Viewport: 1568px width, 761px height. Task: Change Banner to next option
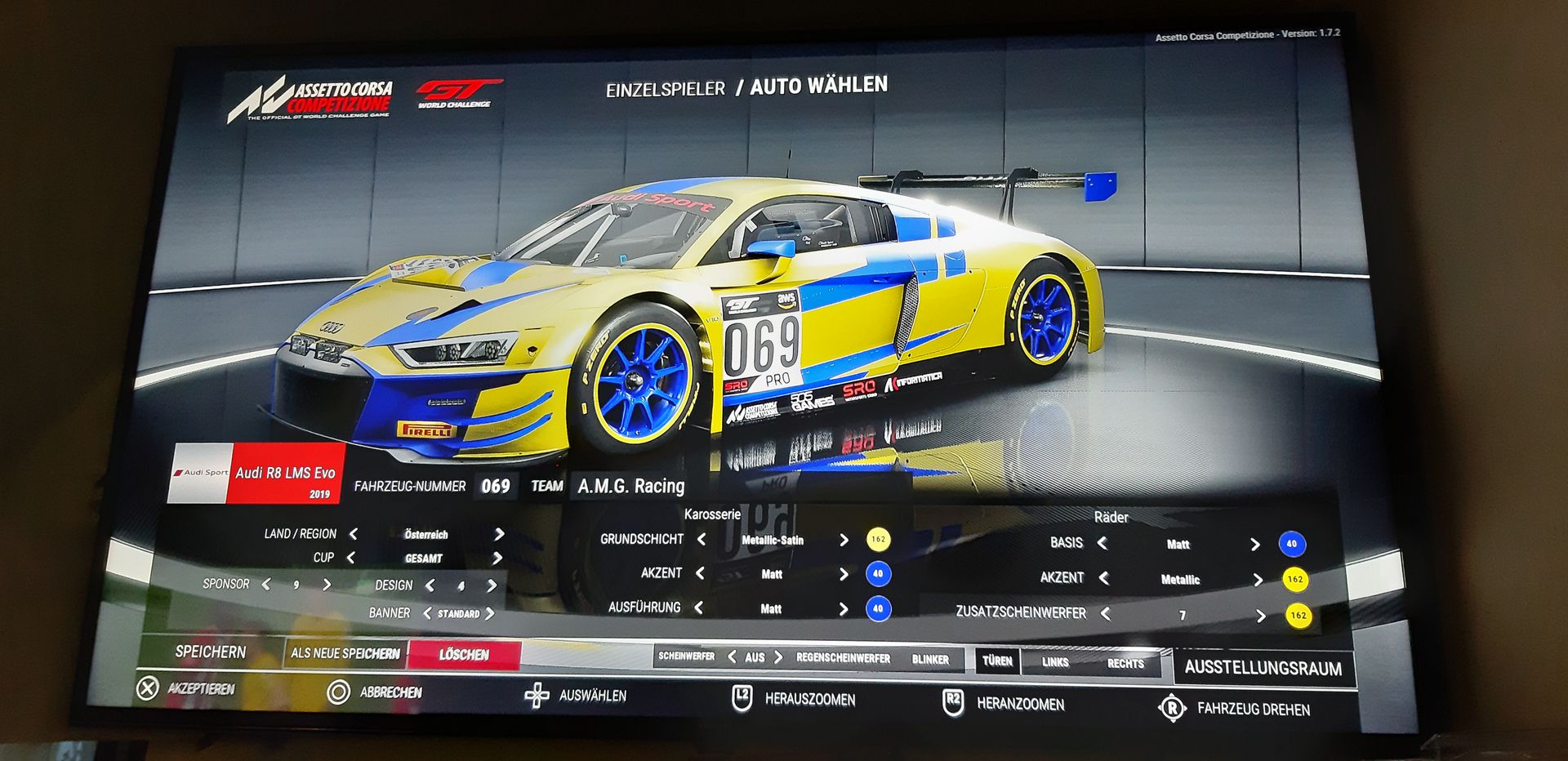coord(490,613)
